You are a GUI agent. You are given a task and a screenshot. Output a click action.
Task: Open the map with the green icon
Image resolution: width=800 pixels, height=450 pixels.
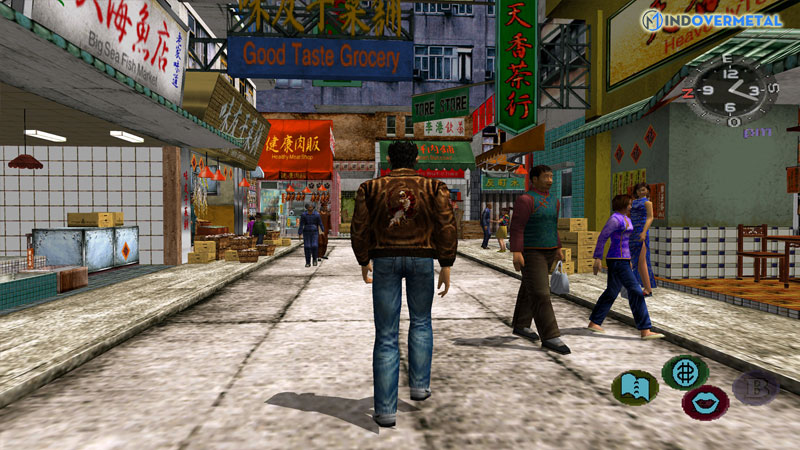tap(685, 371)
